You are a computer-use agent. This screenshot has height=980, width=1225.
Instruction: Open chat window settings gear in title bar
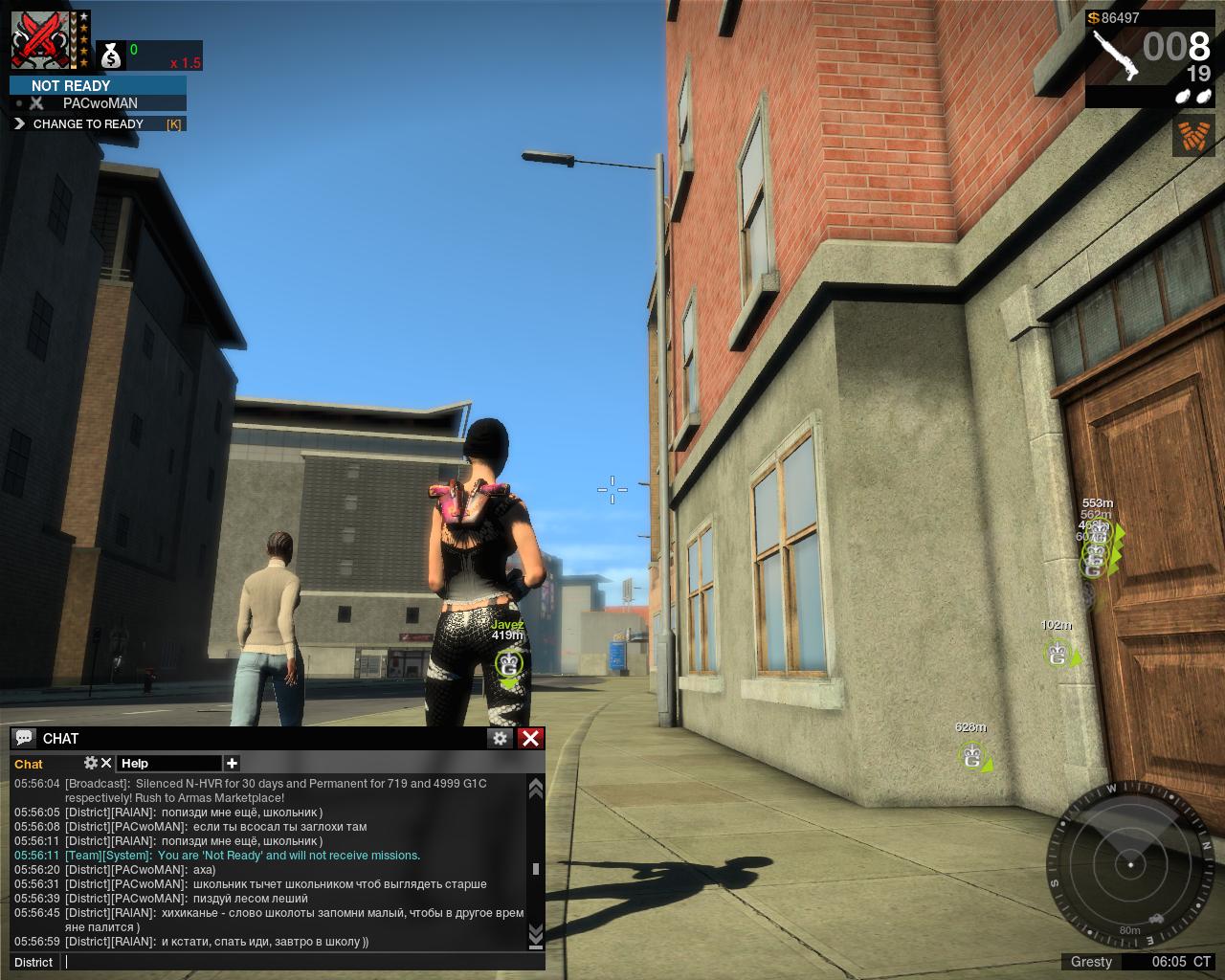pos(500,738)
